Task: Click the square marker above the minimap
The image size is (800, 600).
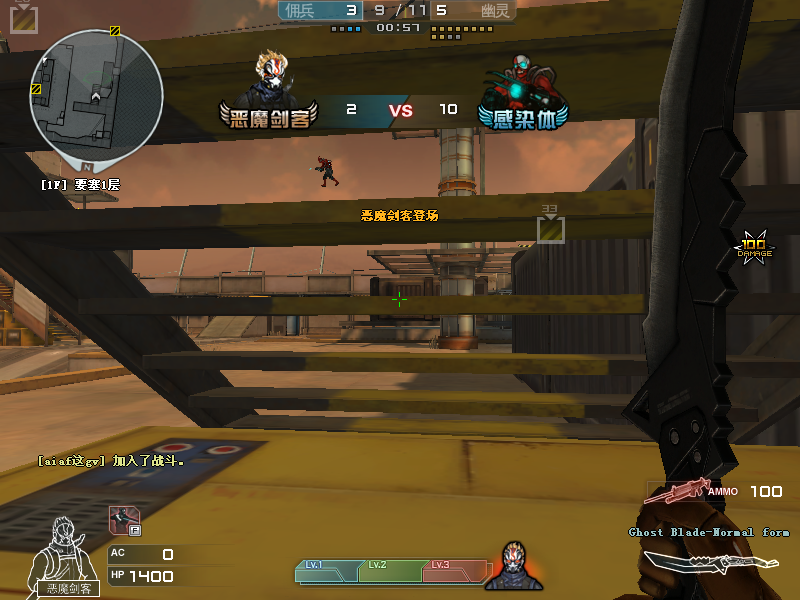Action: point(24,18)
